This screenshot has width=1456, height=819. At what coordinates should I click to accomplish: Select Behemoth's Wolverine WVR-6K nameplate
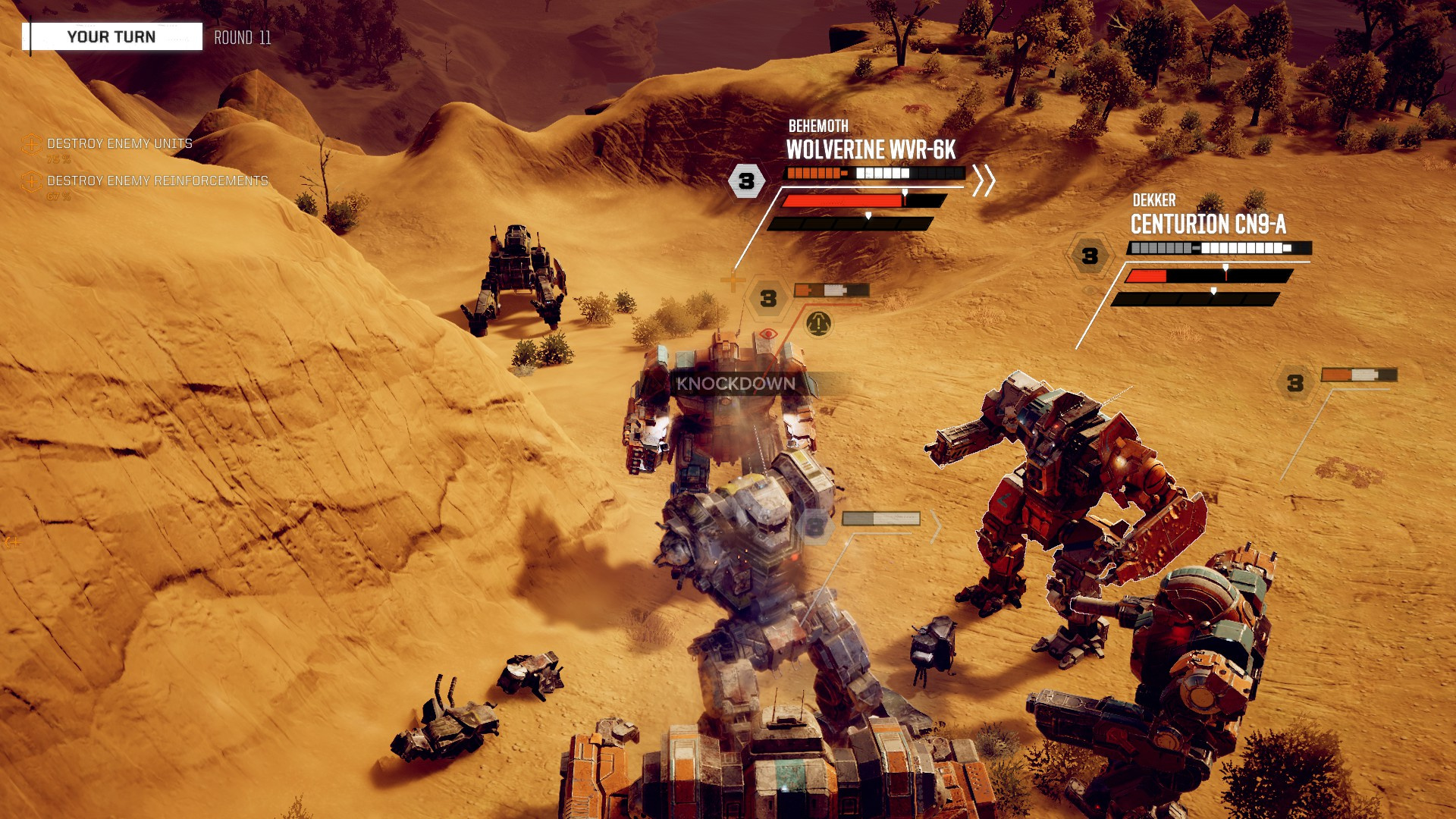[871, 149]
